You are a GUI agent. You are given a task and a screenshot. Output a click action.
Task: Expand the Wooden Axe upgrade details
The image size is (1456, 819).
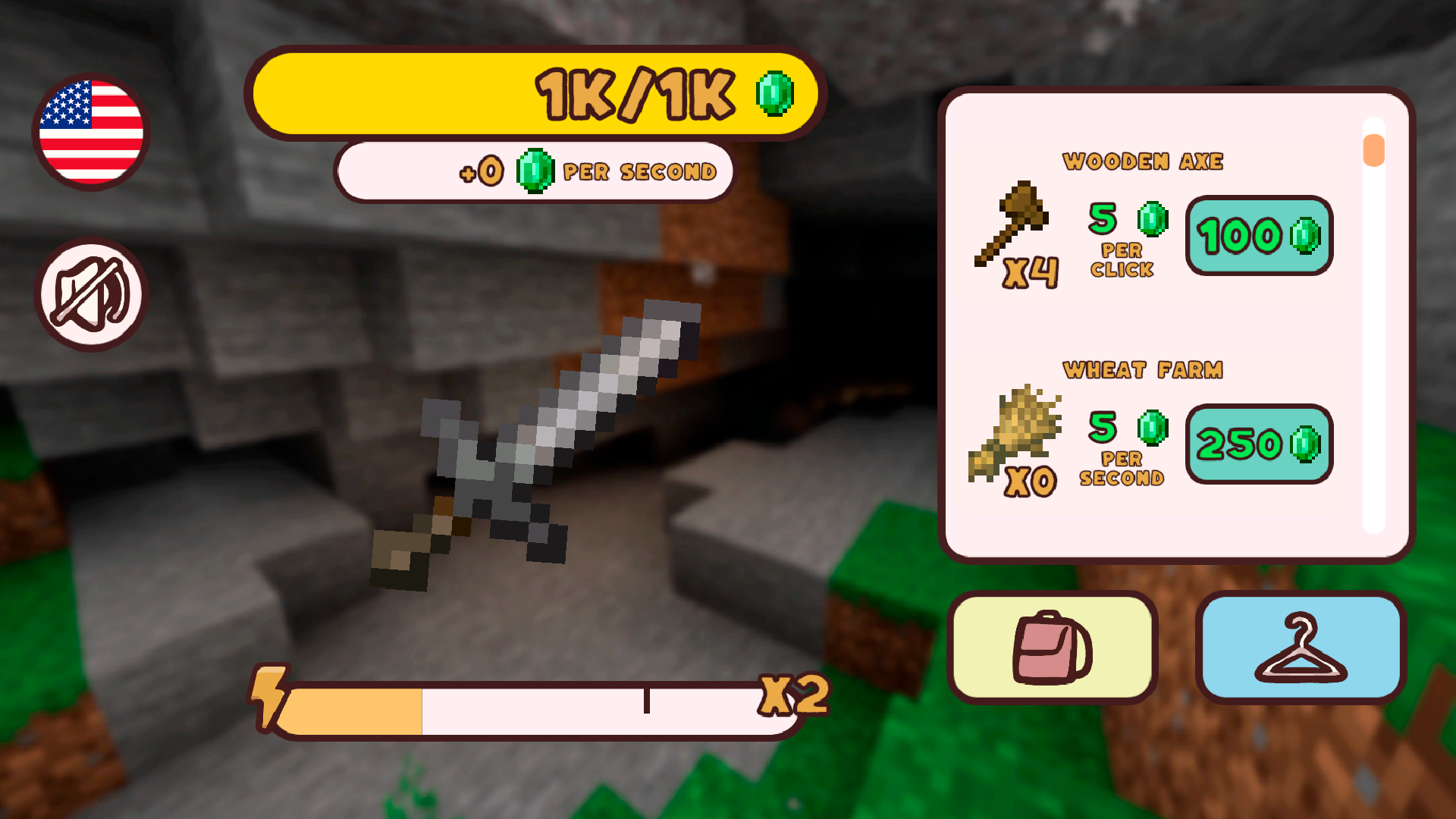point(1143,162)
